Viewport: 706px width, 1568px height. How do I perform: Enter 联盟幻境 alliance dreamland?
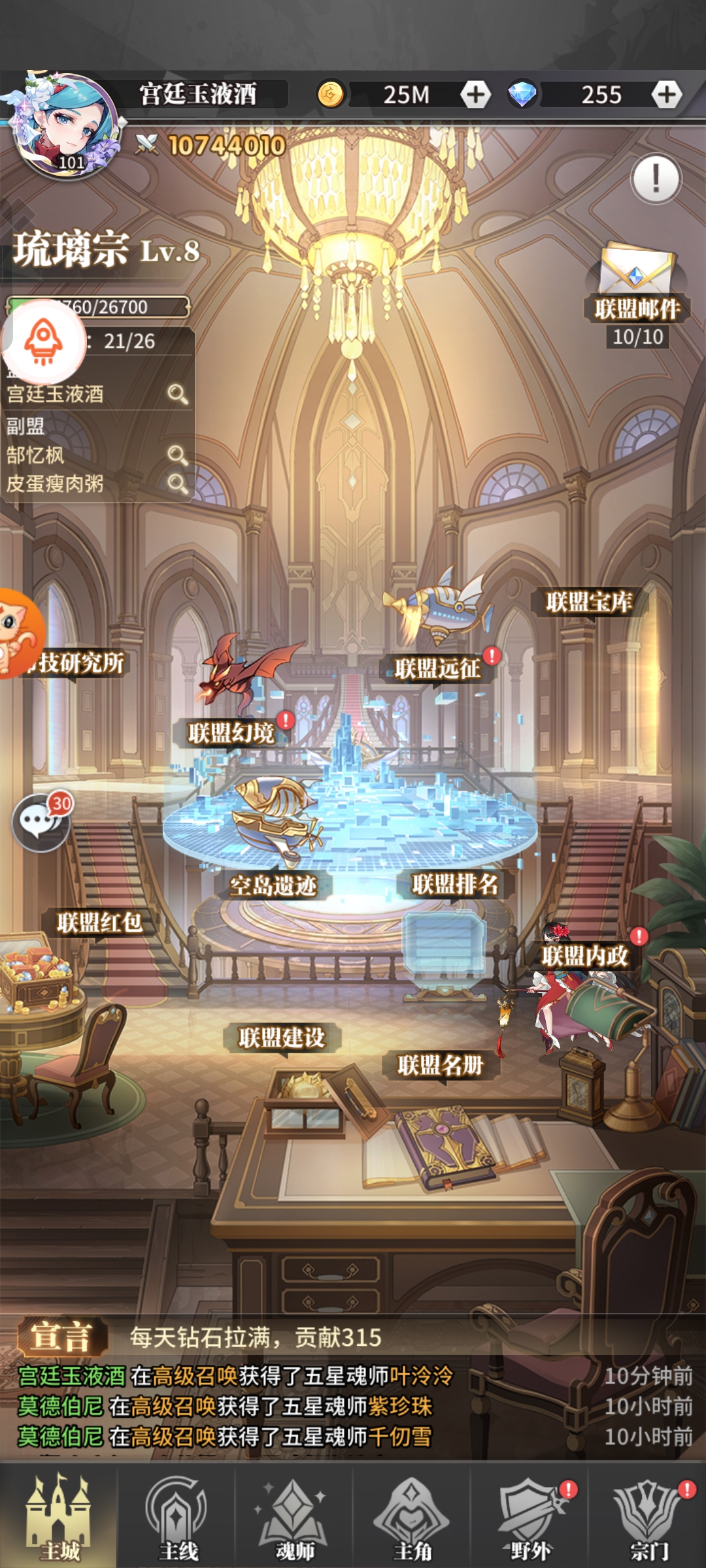231,733
